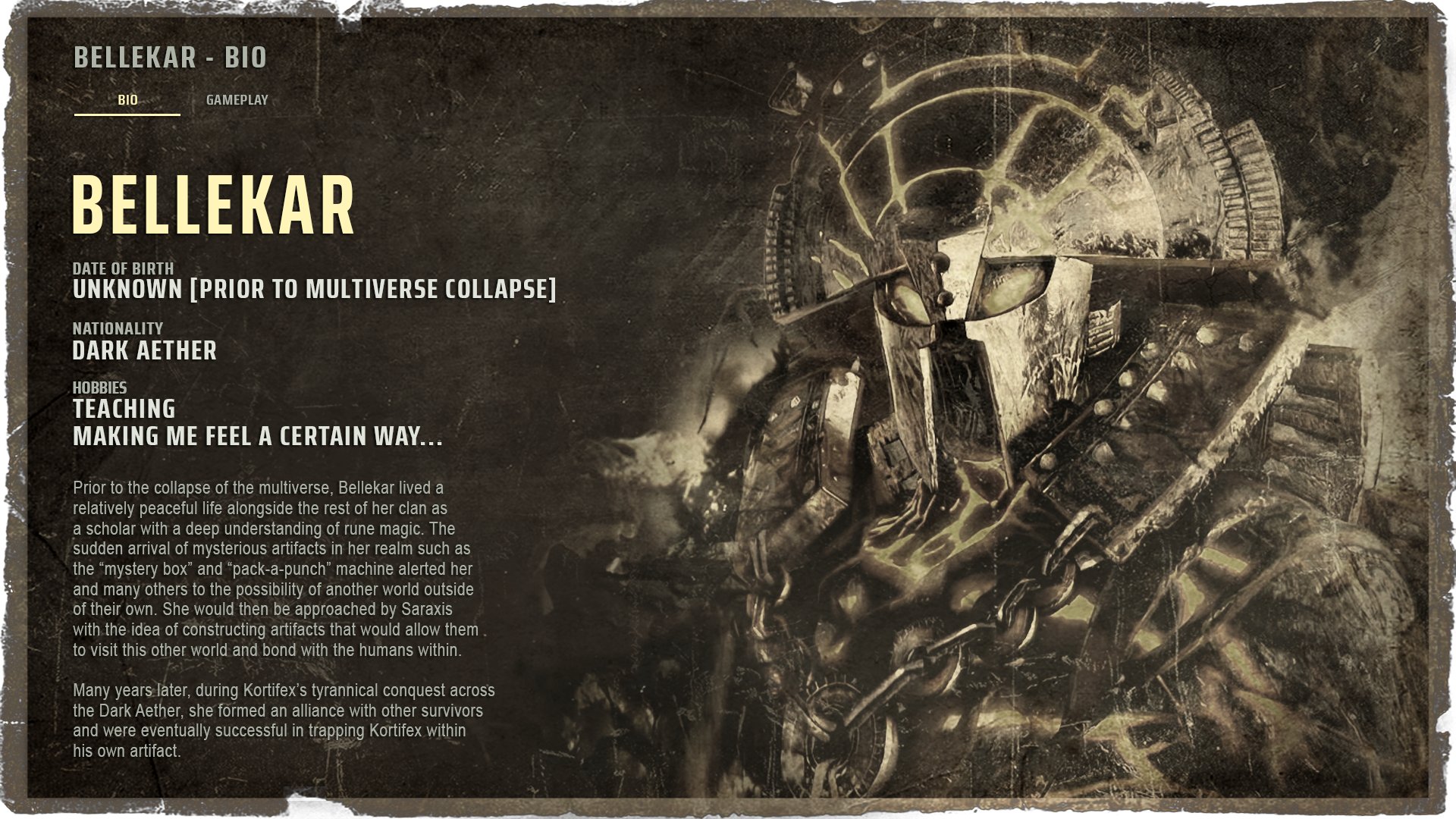Click the TEACHING hobby entry
The image size is (1456, 819).
tap(123, 409)
